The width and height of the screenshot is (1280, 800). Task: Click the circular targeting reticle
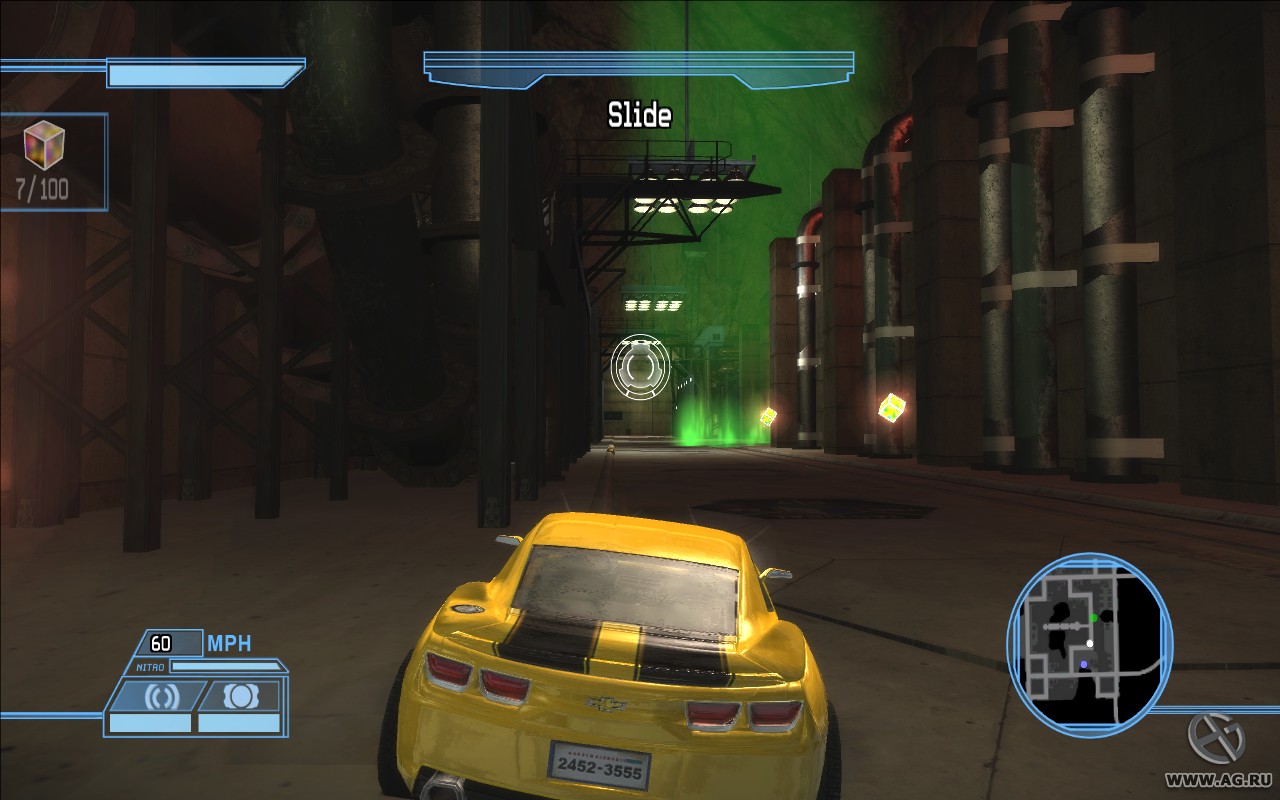coord(638,369)
